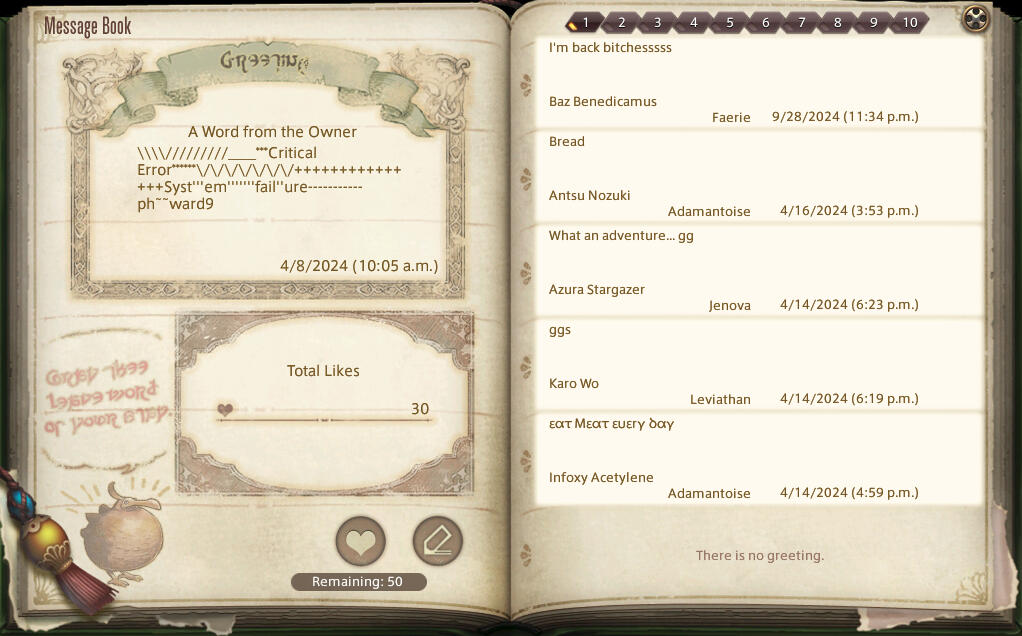Go to page 3 of messages
Screen dimensions: 1022x636
657,22
